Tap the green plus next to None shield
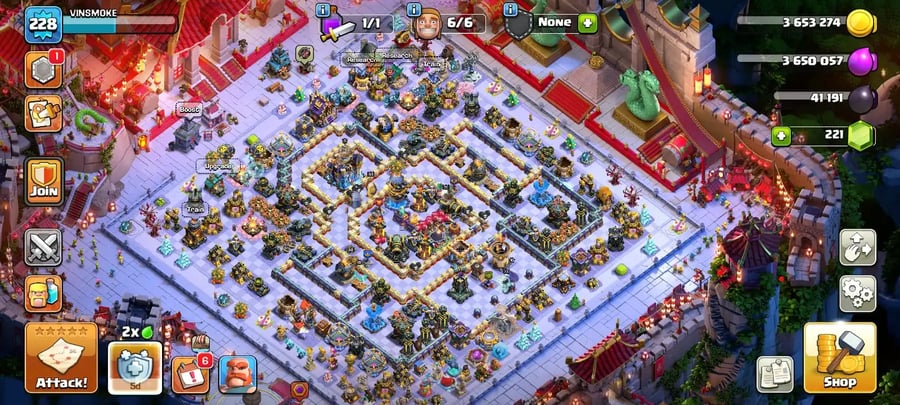This screenshot has width=900, height=405. pos(587,22)
